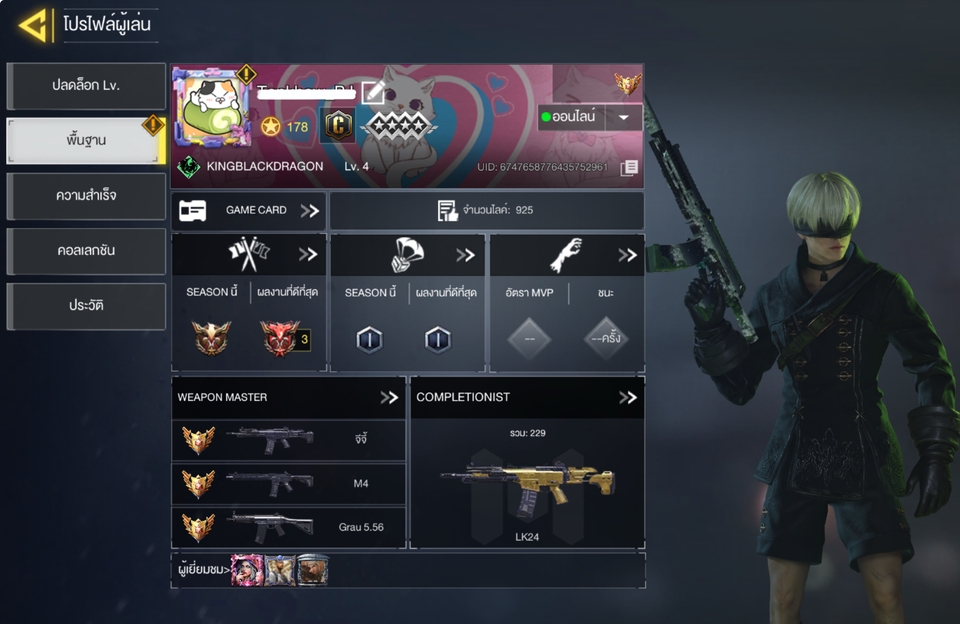This screenshot has width=960, height=624.
Task: Select the M4 weapon master row
Action: pos(288,484)
